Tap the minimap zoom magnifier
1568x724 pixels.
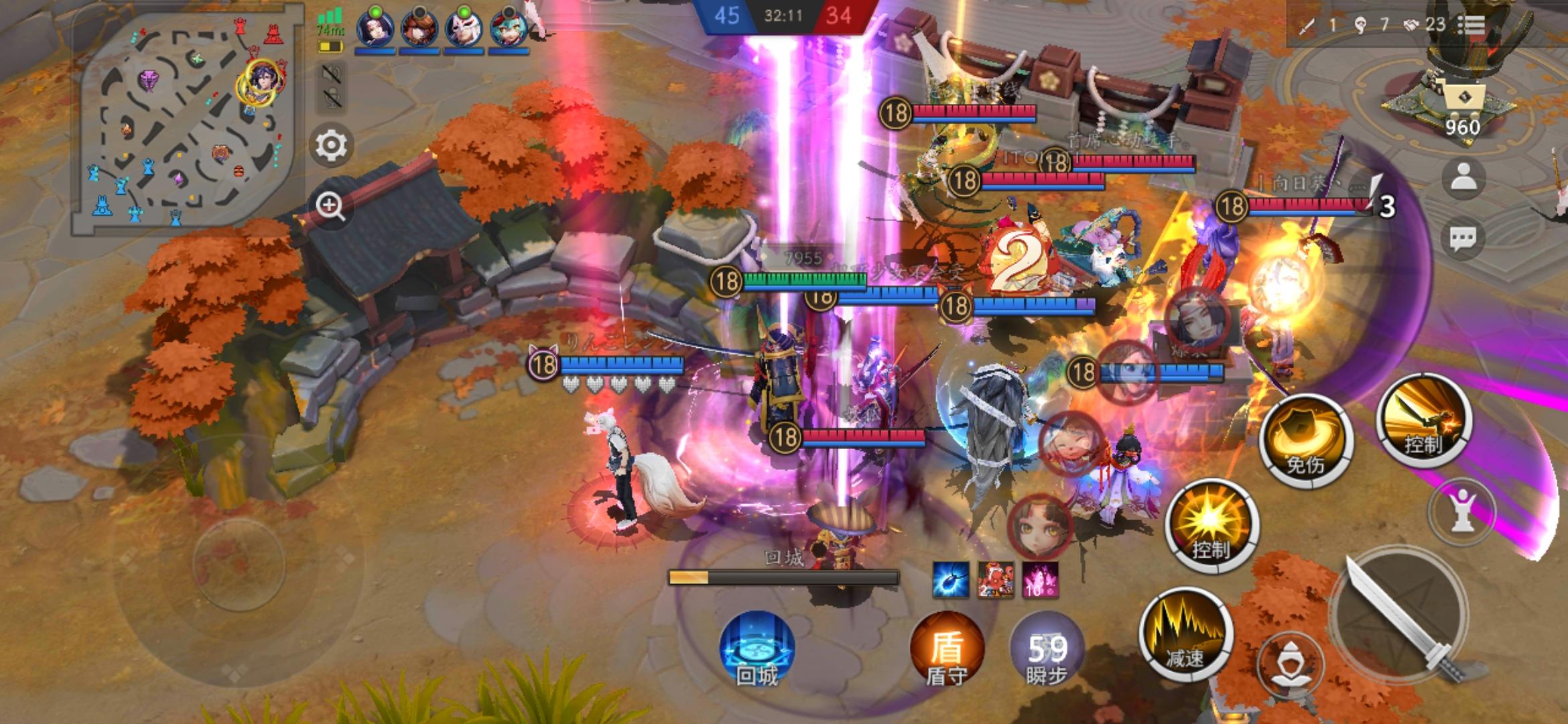(x=332, y=205)
